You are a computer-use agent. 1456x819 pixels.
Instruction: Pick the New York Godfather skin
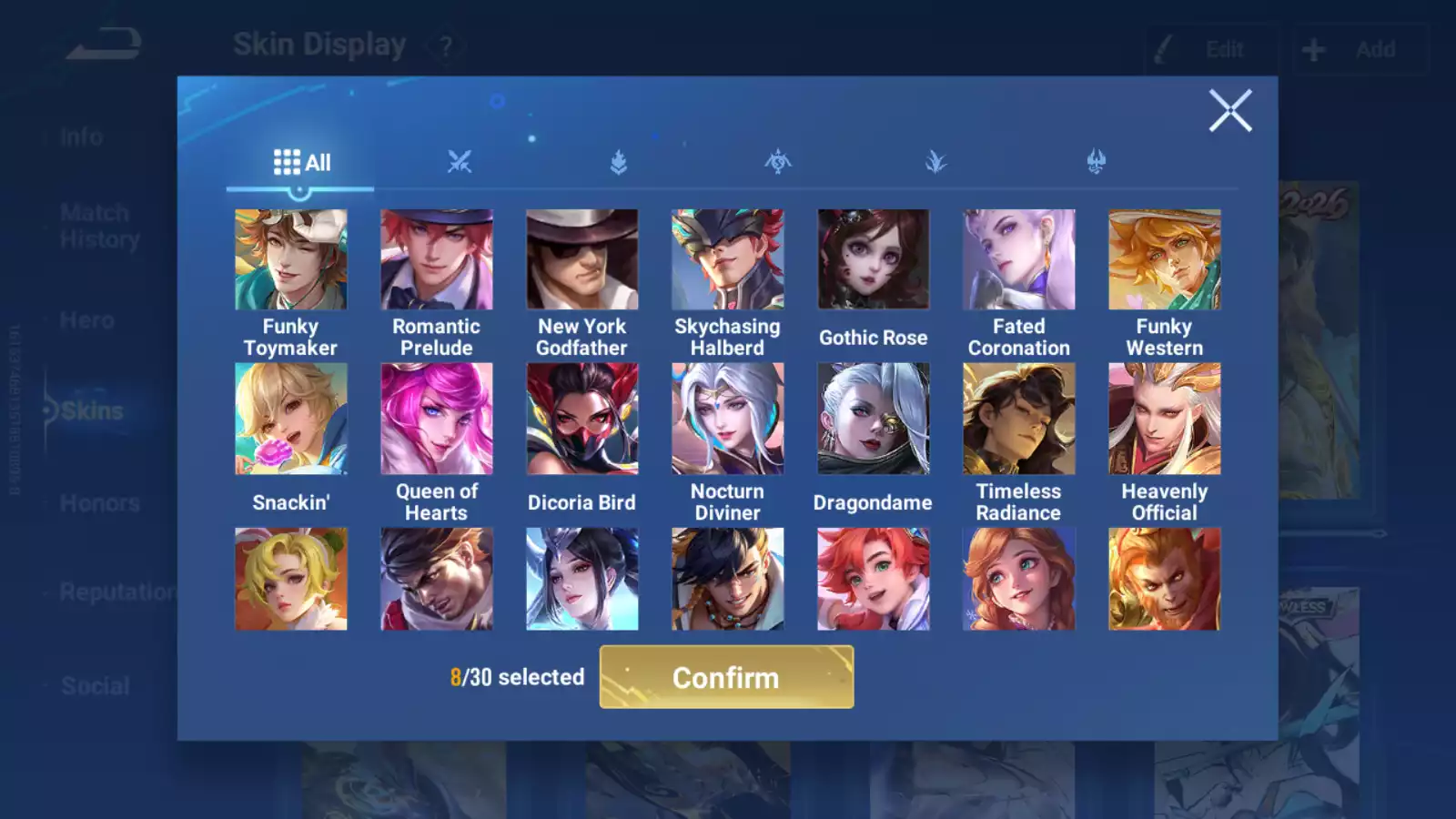pyautogui.click(x=581, y=260)
